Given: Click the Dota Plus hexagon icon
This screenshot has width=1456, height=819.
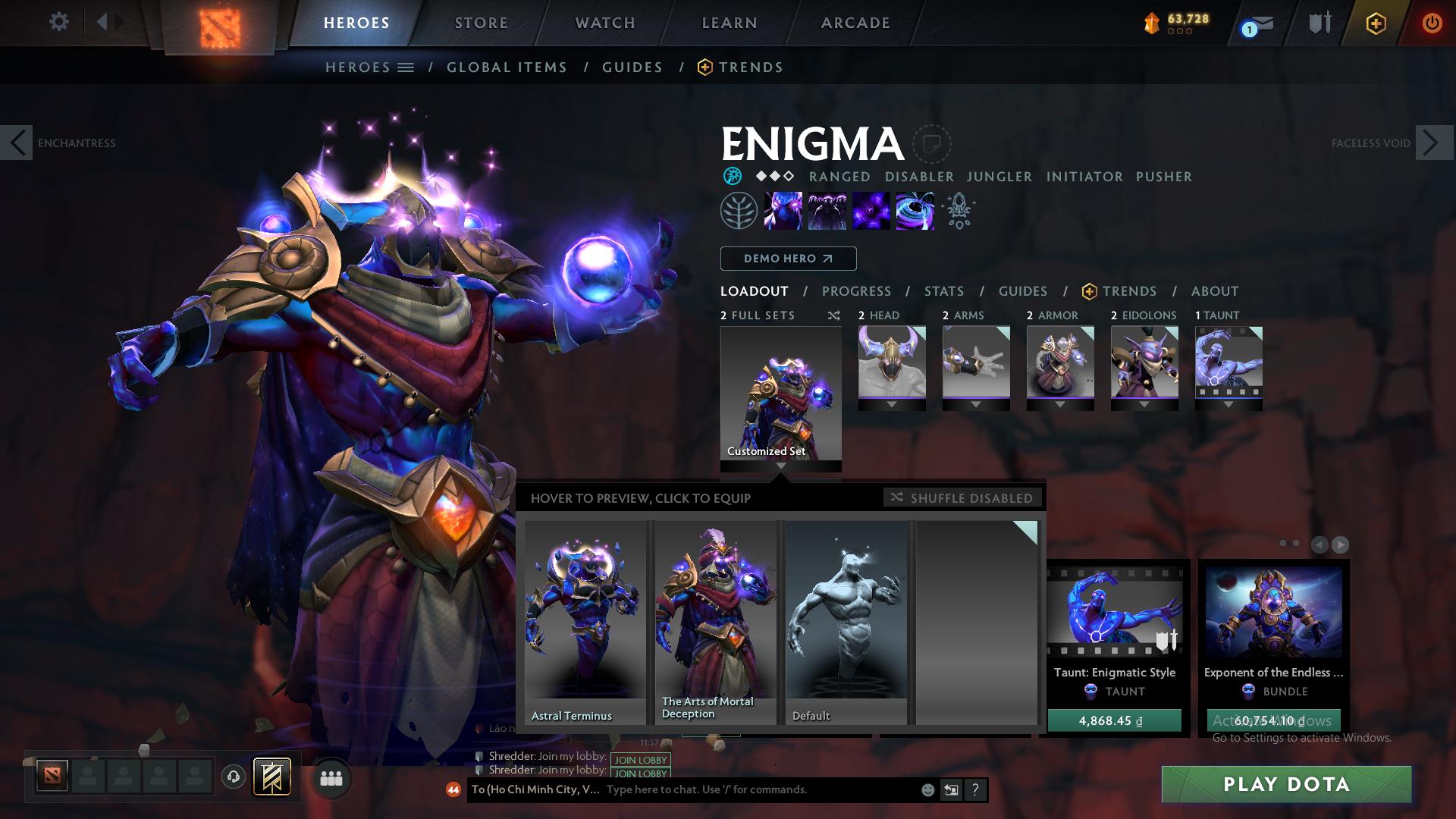Looking at the screenshot, I should (1376, 23).
